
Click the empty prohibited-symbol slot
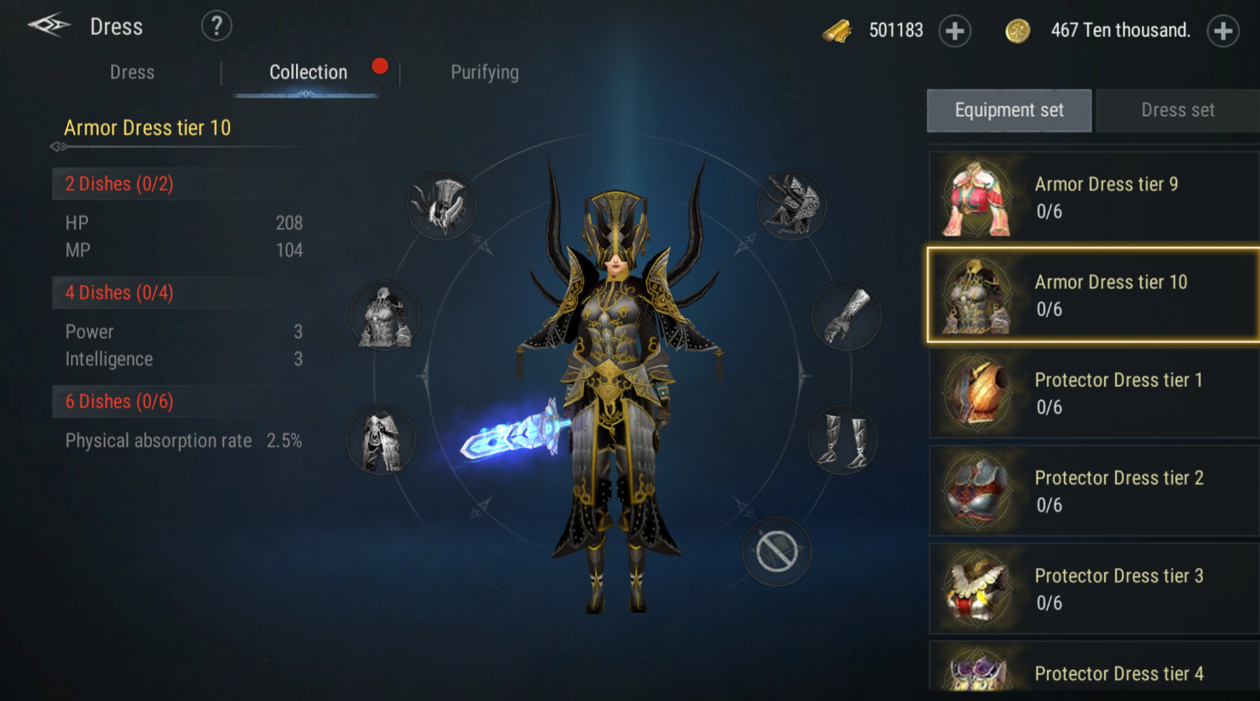pyautogui.click(x=777, y=550)
